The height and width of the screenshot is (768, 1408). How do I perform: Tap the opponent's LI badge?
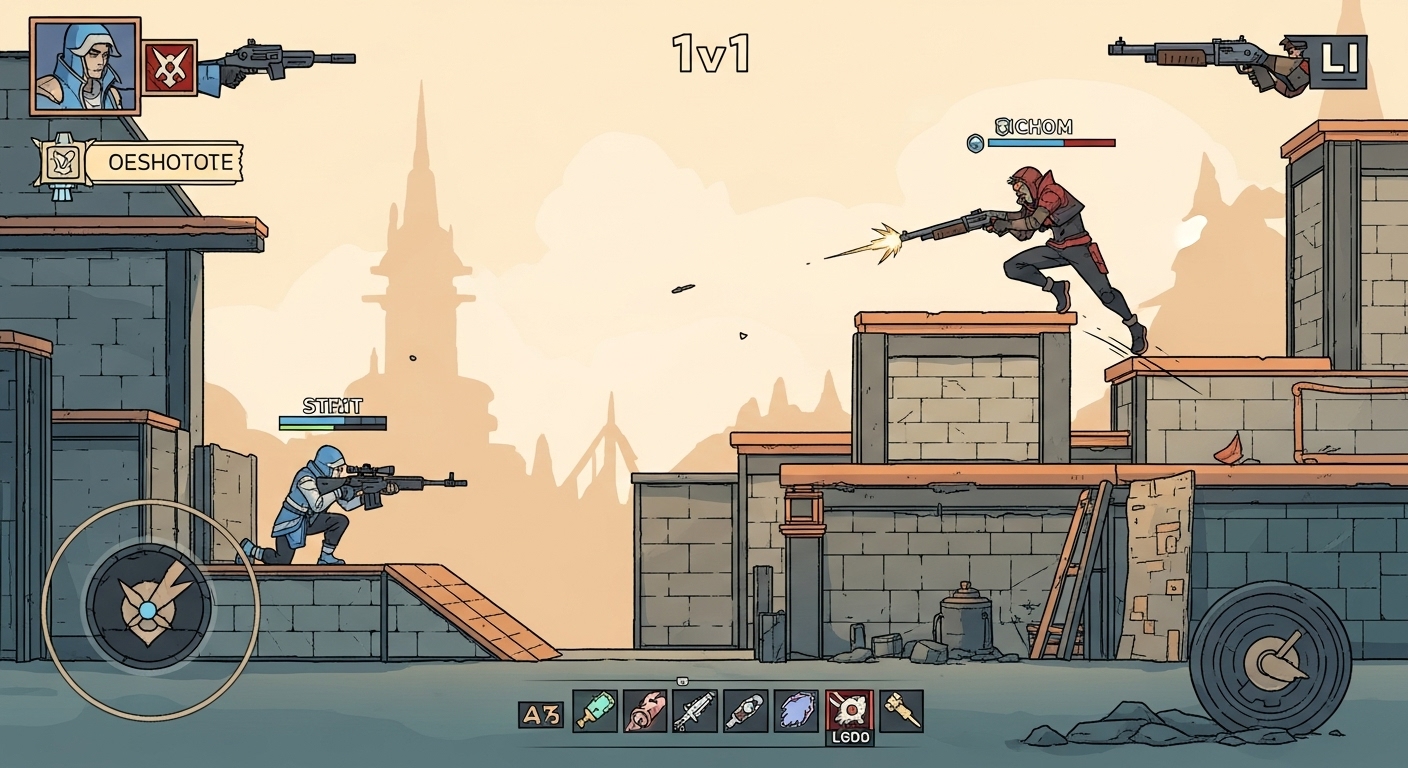pyautogui.click(x=1339, y=60)
